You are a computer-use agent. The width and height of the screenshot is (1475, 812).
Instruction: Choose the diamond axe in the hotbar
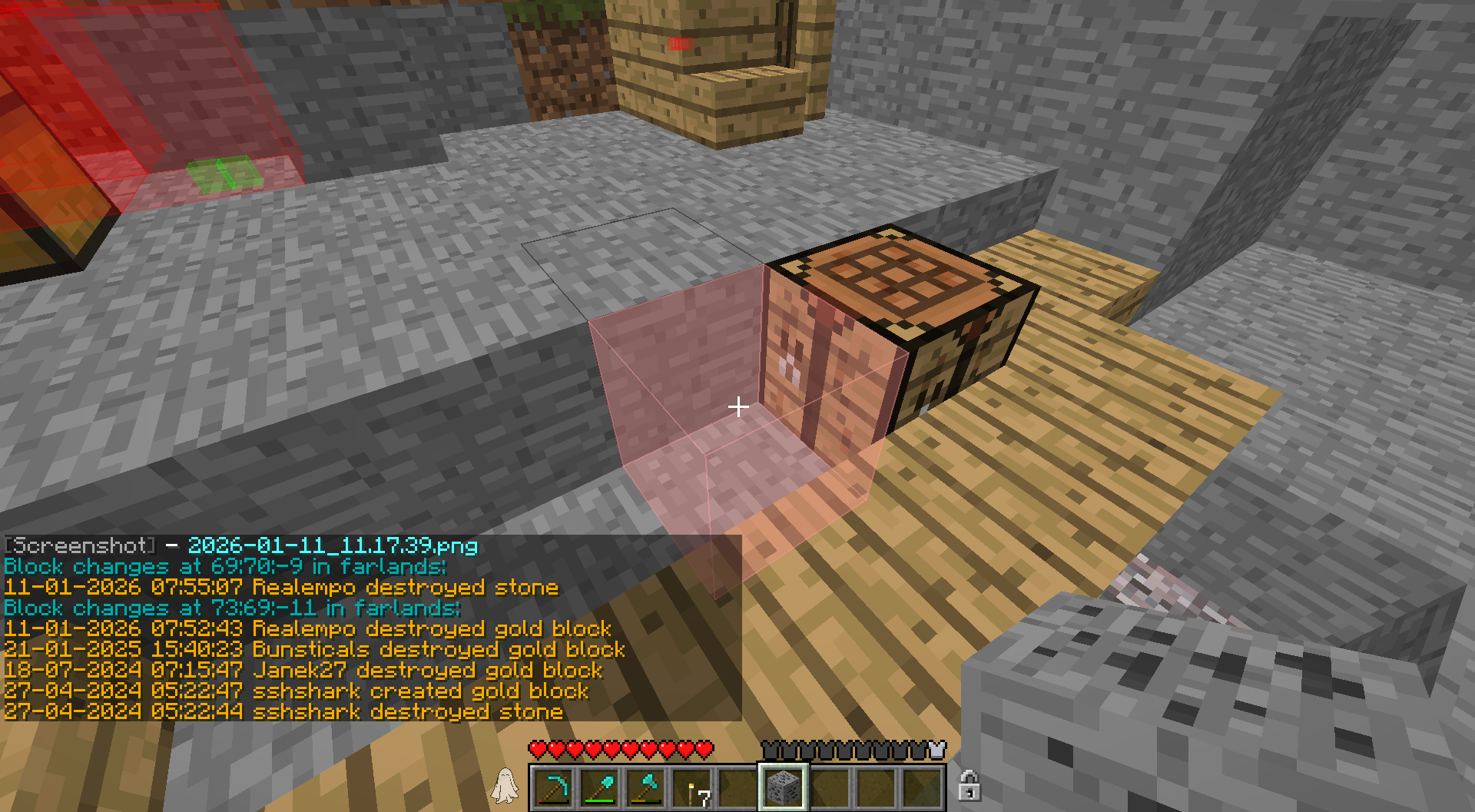645,787
